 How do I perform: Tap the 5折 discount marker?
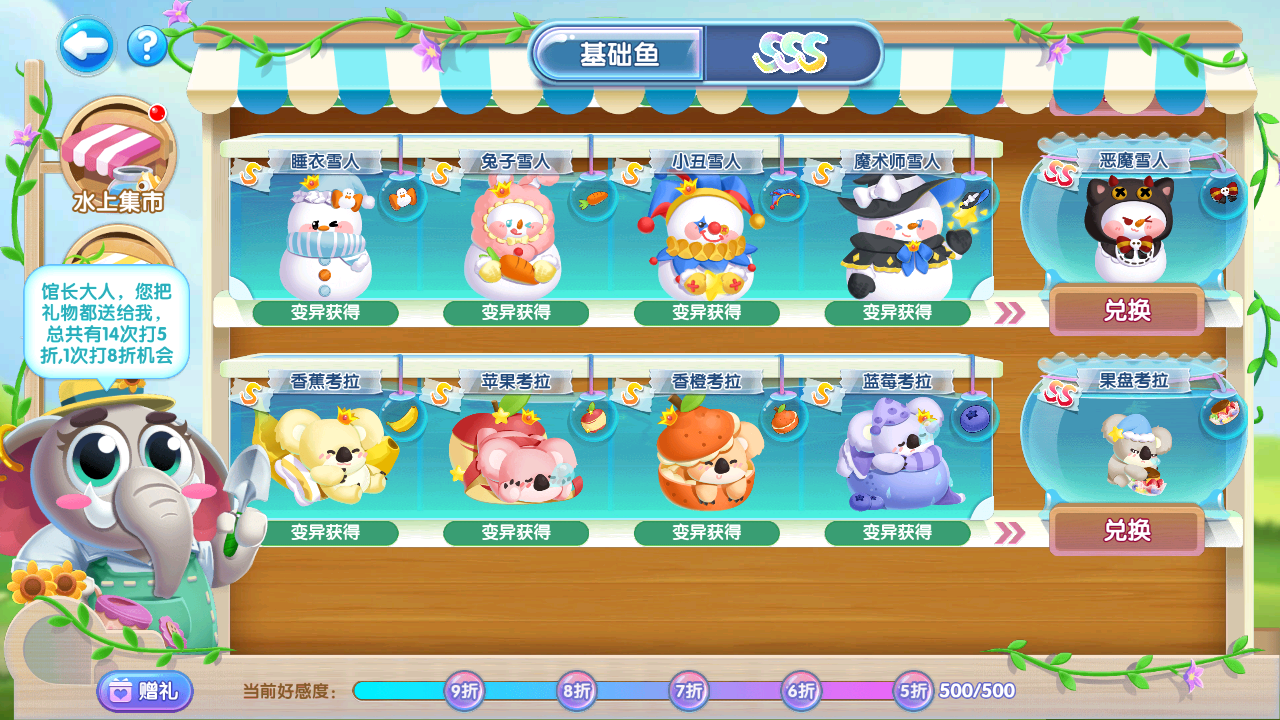pyautogui.click(x=913, y=690)
